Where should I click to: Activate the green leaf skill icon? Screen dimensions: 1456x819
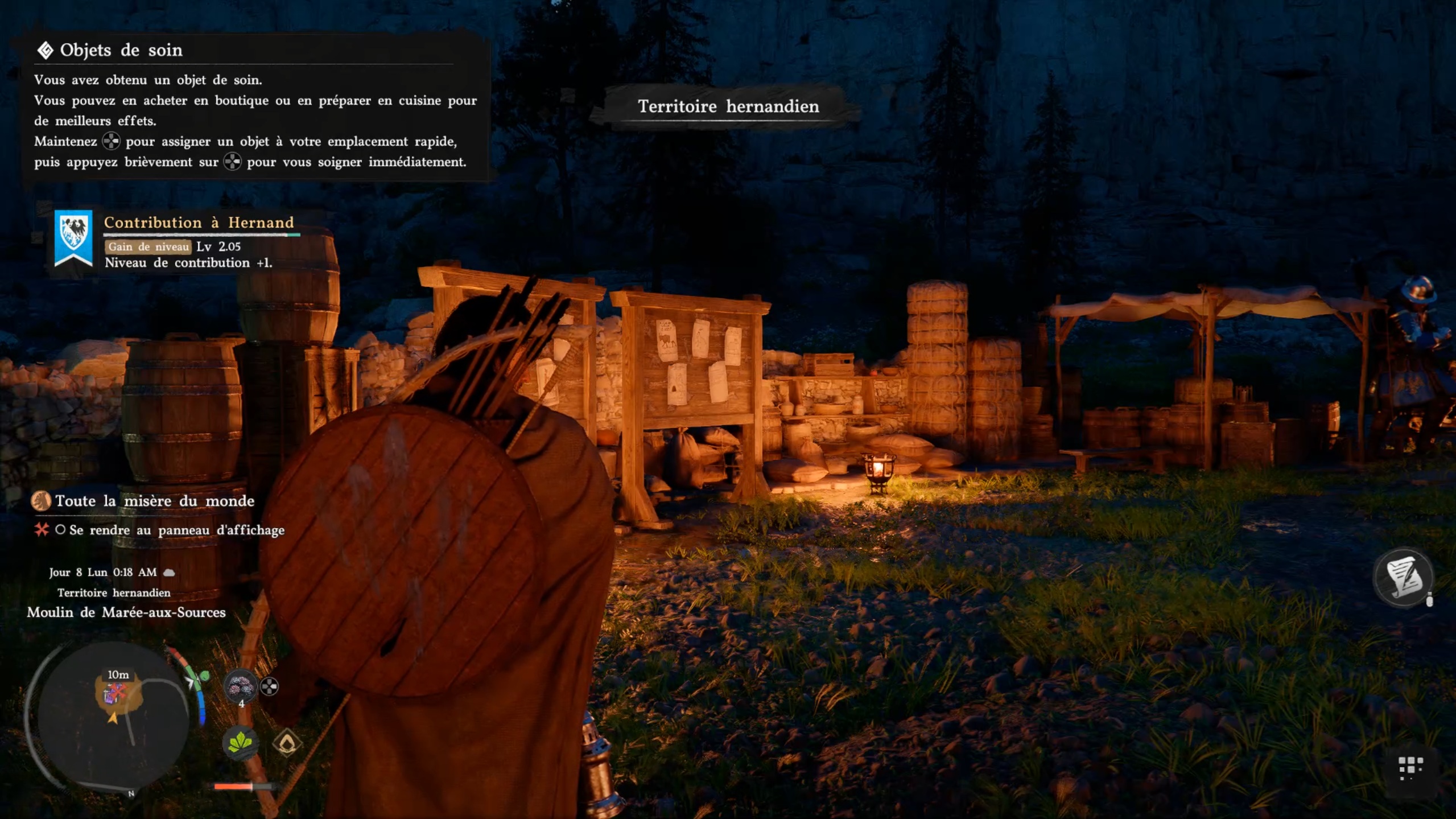240,742
